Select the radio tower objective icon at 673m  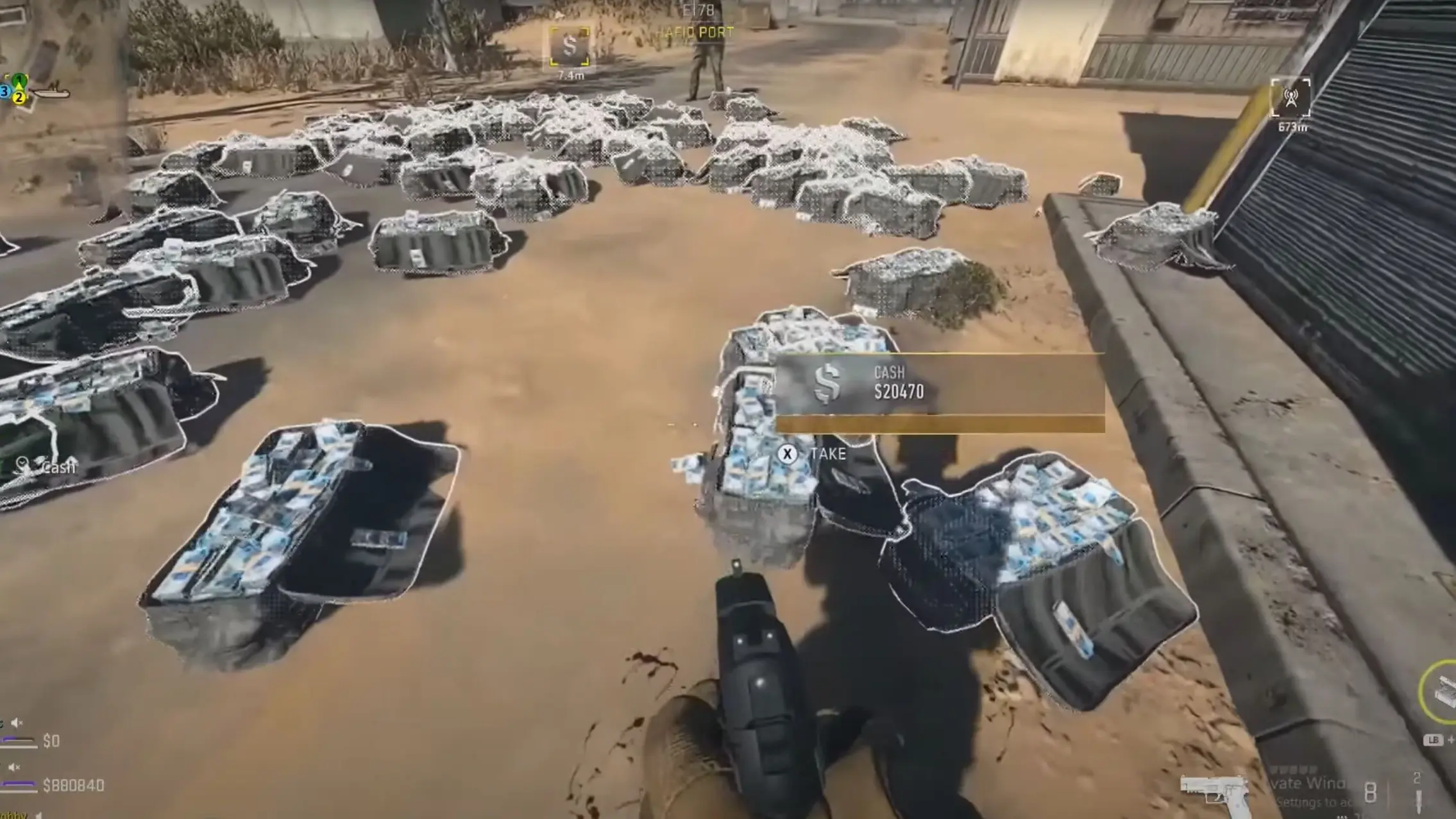[x=1291, y=99]
